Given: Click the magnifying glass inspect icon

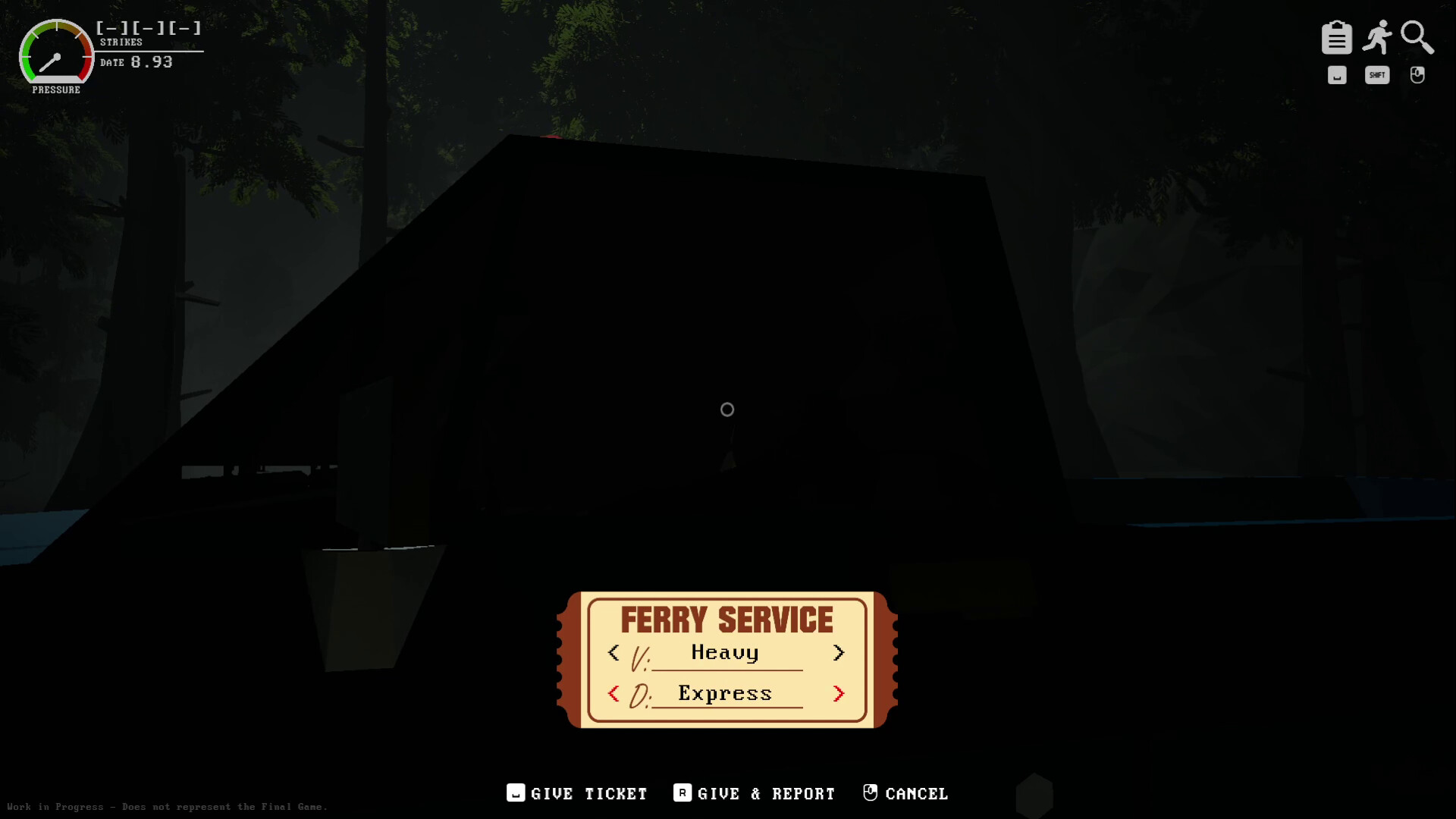Looking at the screenshot, I should click(1417, 36).
